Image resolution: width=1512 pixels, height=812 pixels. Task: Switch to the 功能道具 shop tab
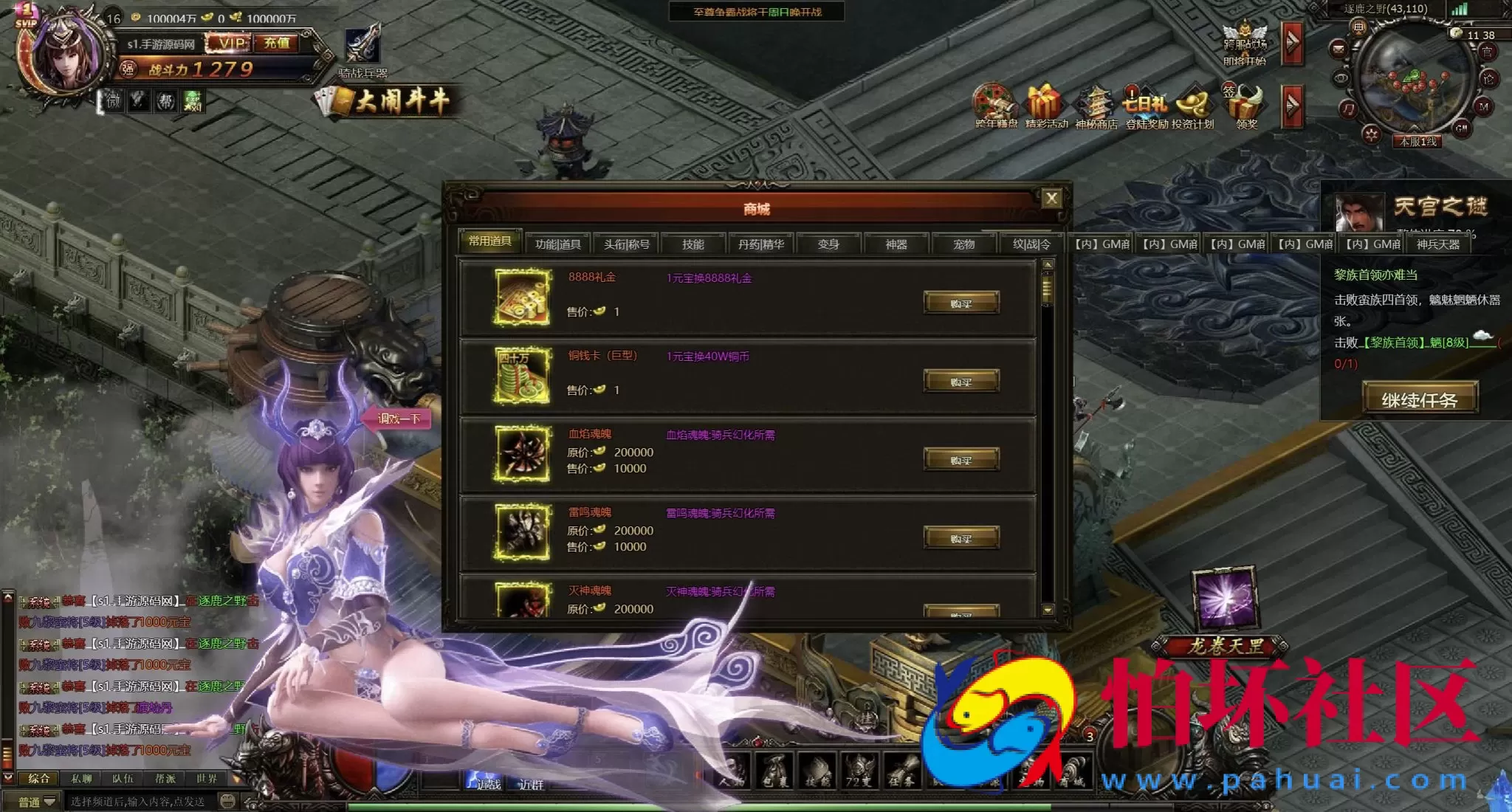coord(557,244)
